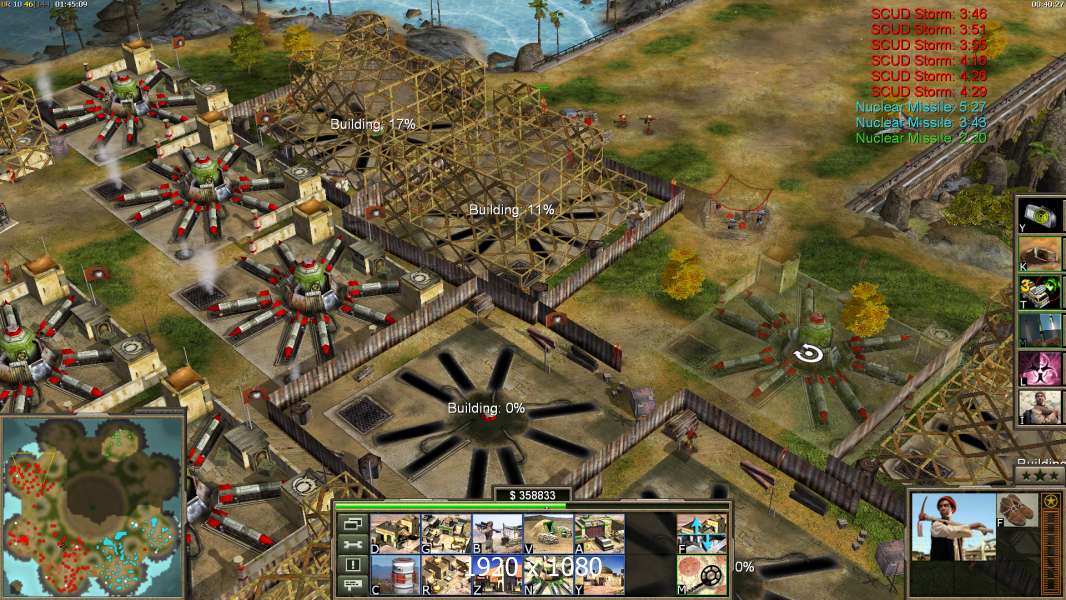Activate the radar scan icon (M)
This screenshot has height=600, width=1066.
tap(702, 574)
